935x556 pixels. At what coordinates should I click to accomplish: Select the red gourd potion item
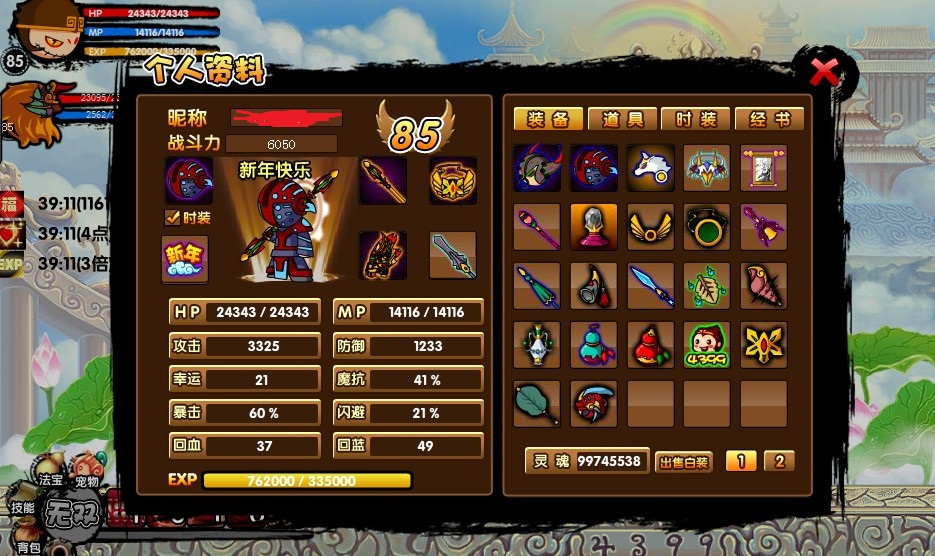point(650,345)
